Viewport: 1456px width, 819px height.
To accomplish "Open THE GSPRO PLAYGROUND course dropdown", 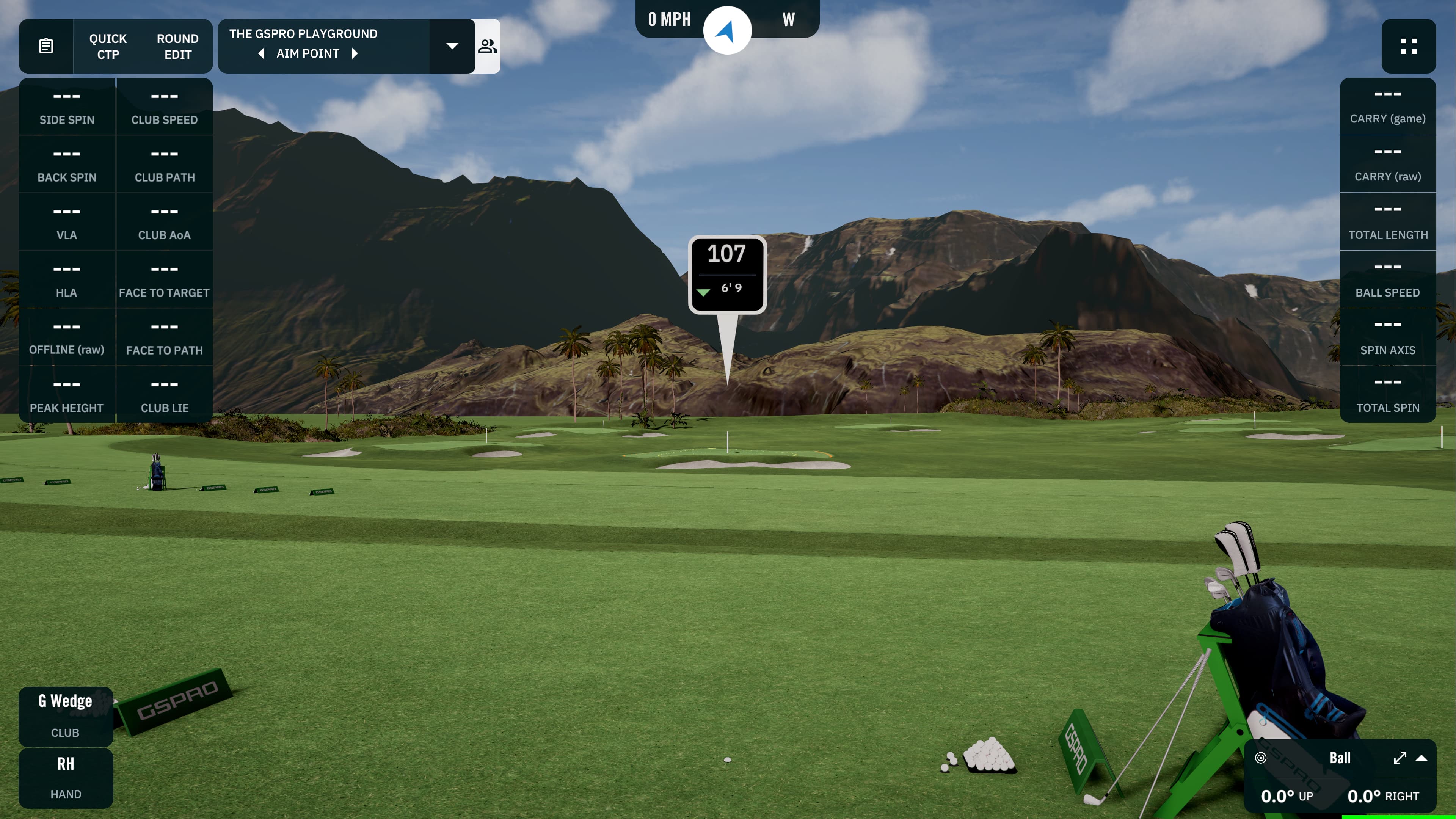I will point(452,46).
